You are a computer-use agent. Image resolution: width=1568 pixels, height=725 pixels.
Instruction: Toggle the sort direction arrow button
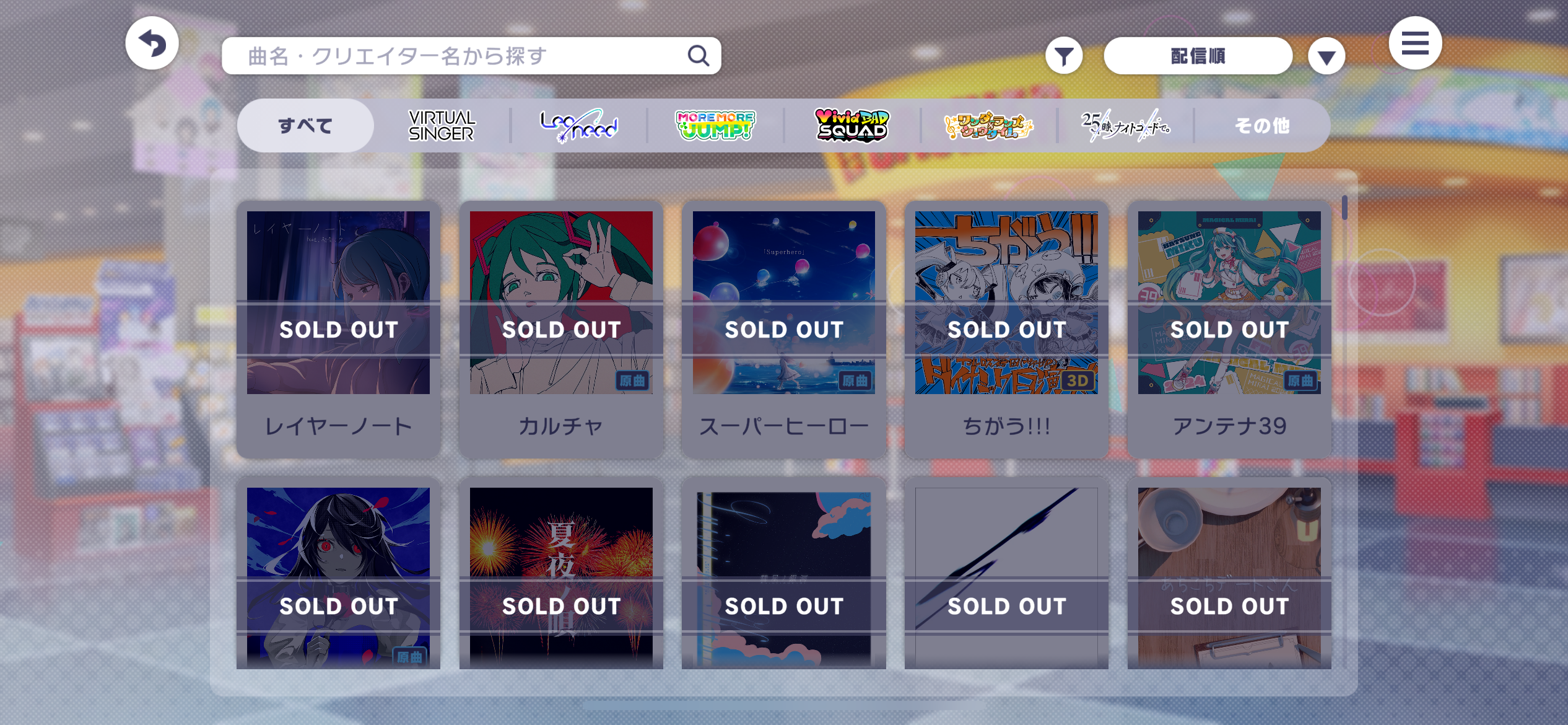point(1326,57)
